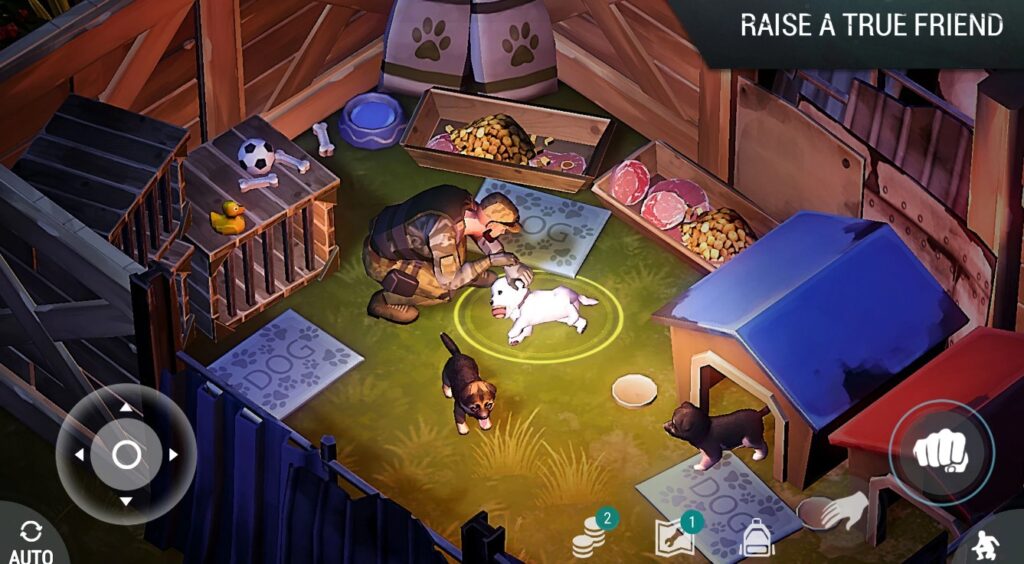Tap the joystick's up arrow
The width and height of the screenshot is (1024, 564).
point(125,408)
